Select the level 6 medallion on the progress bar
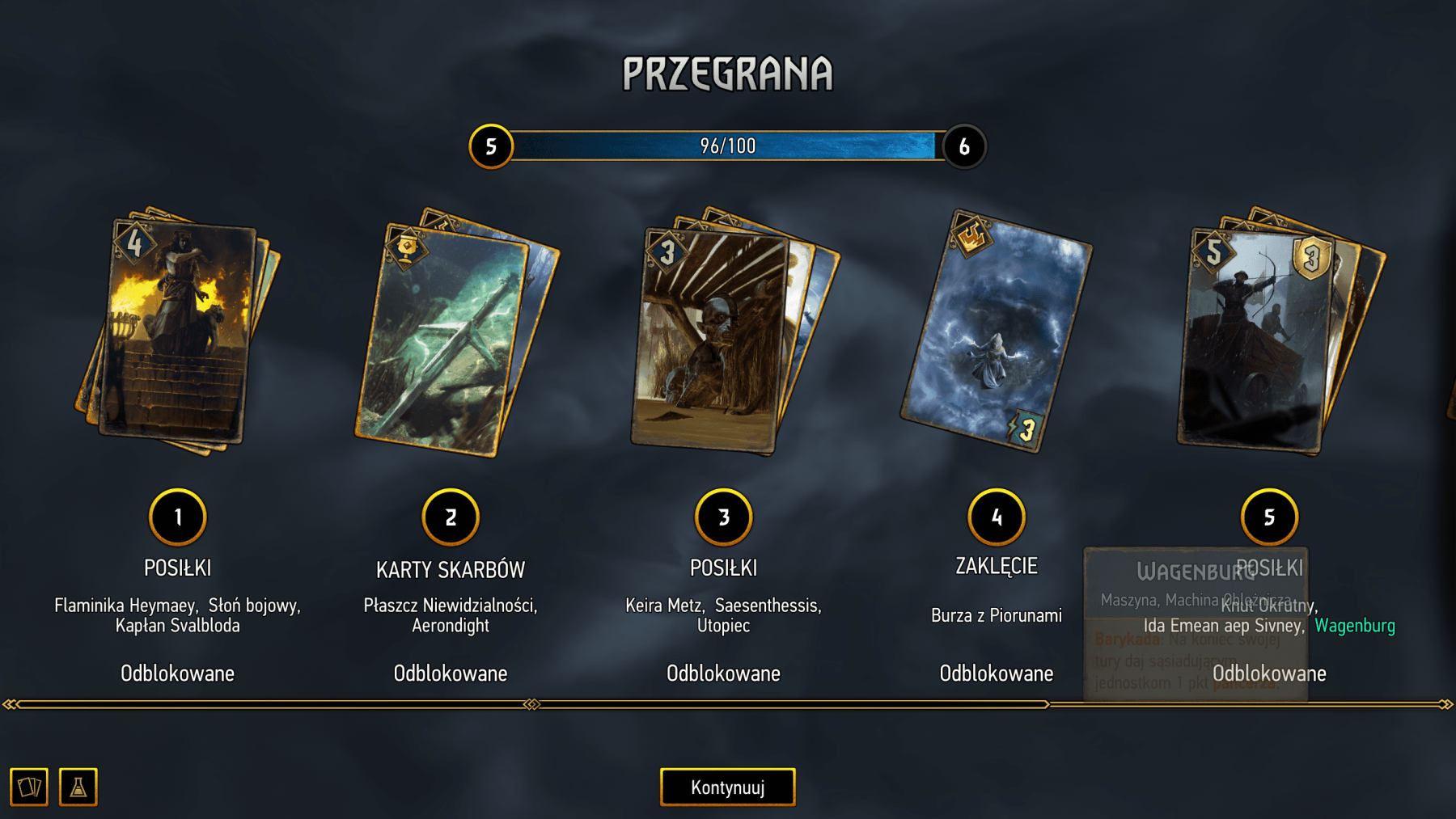 click(x=965, y=146)
